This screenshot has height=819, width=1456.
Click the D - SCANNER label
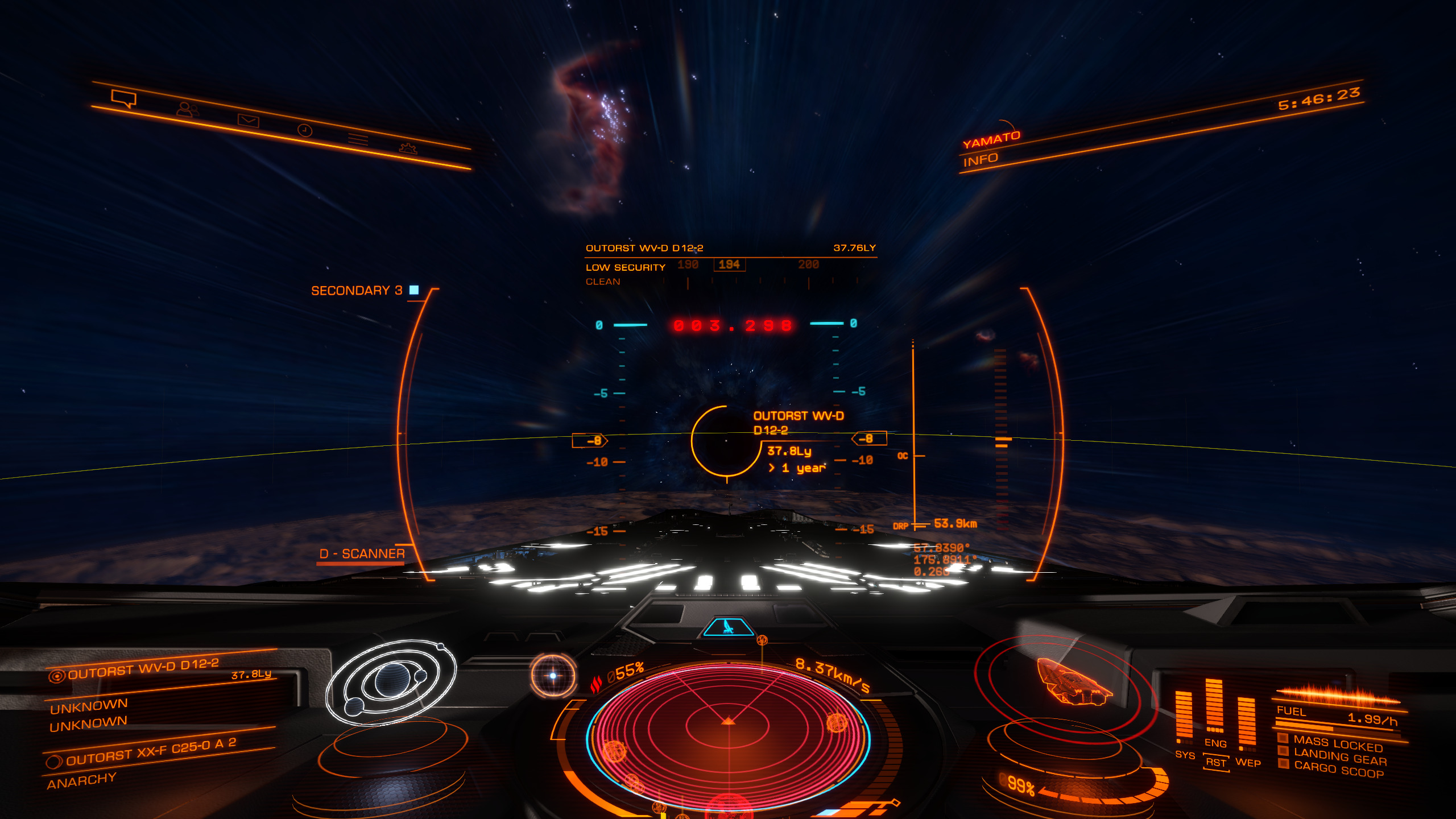coord(362,554)
